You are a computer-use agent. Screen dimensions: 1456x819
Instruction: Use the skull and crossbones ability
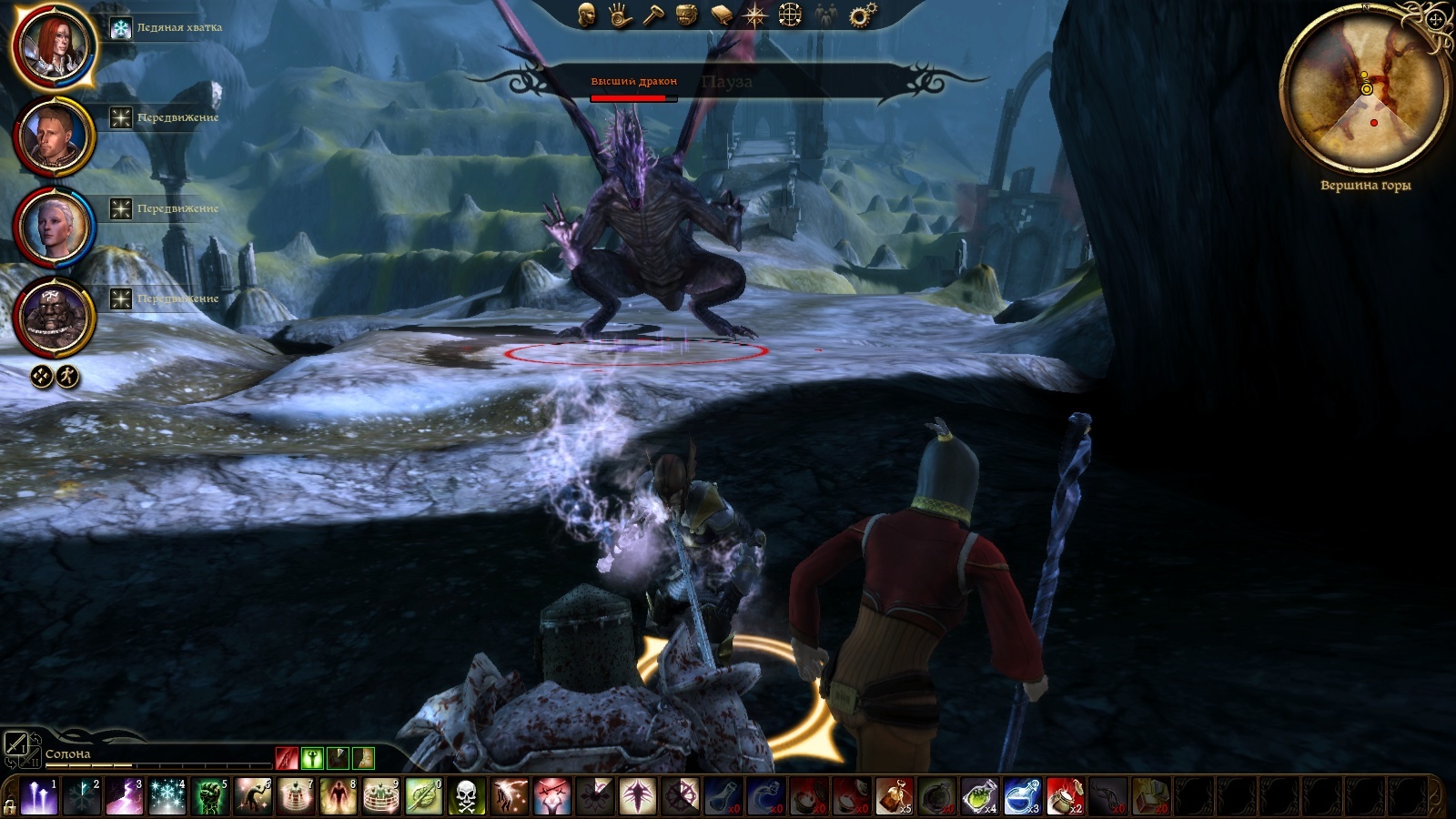coord(466,797)
